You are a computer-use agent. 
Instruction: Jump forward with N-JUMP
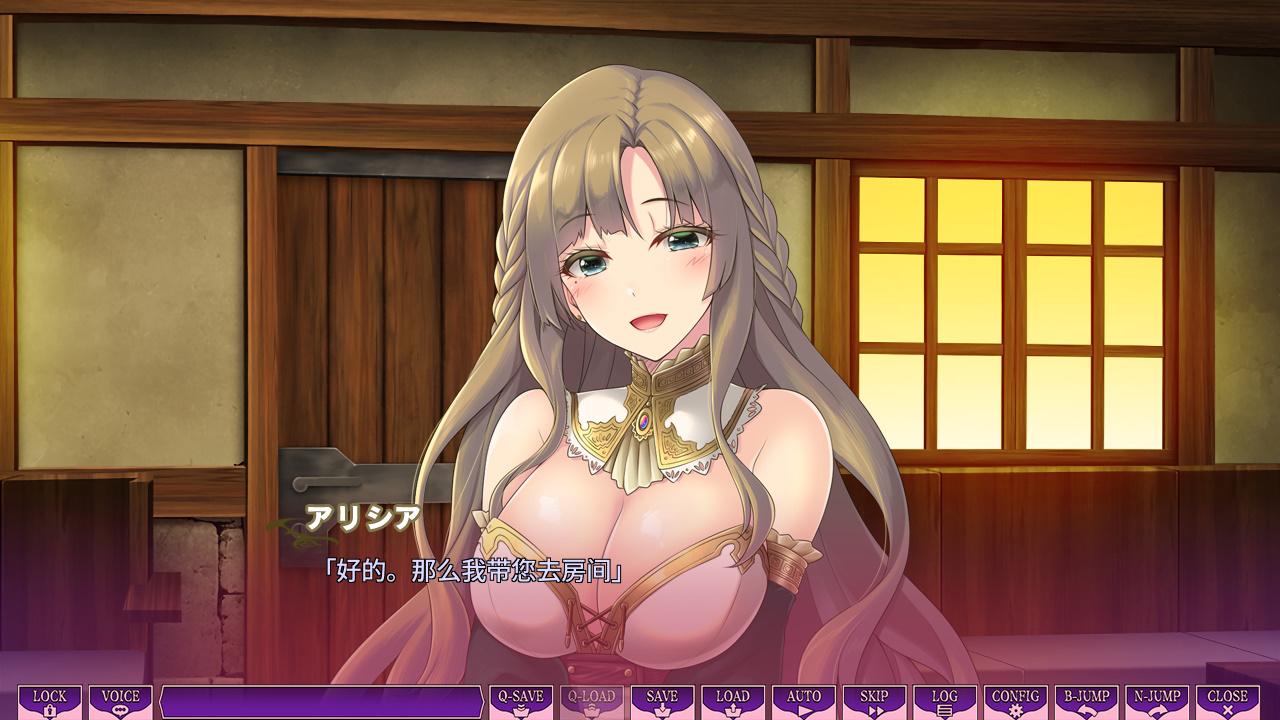pos(1157,702)
